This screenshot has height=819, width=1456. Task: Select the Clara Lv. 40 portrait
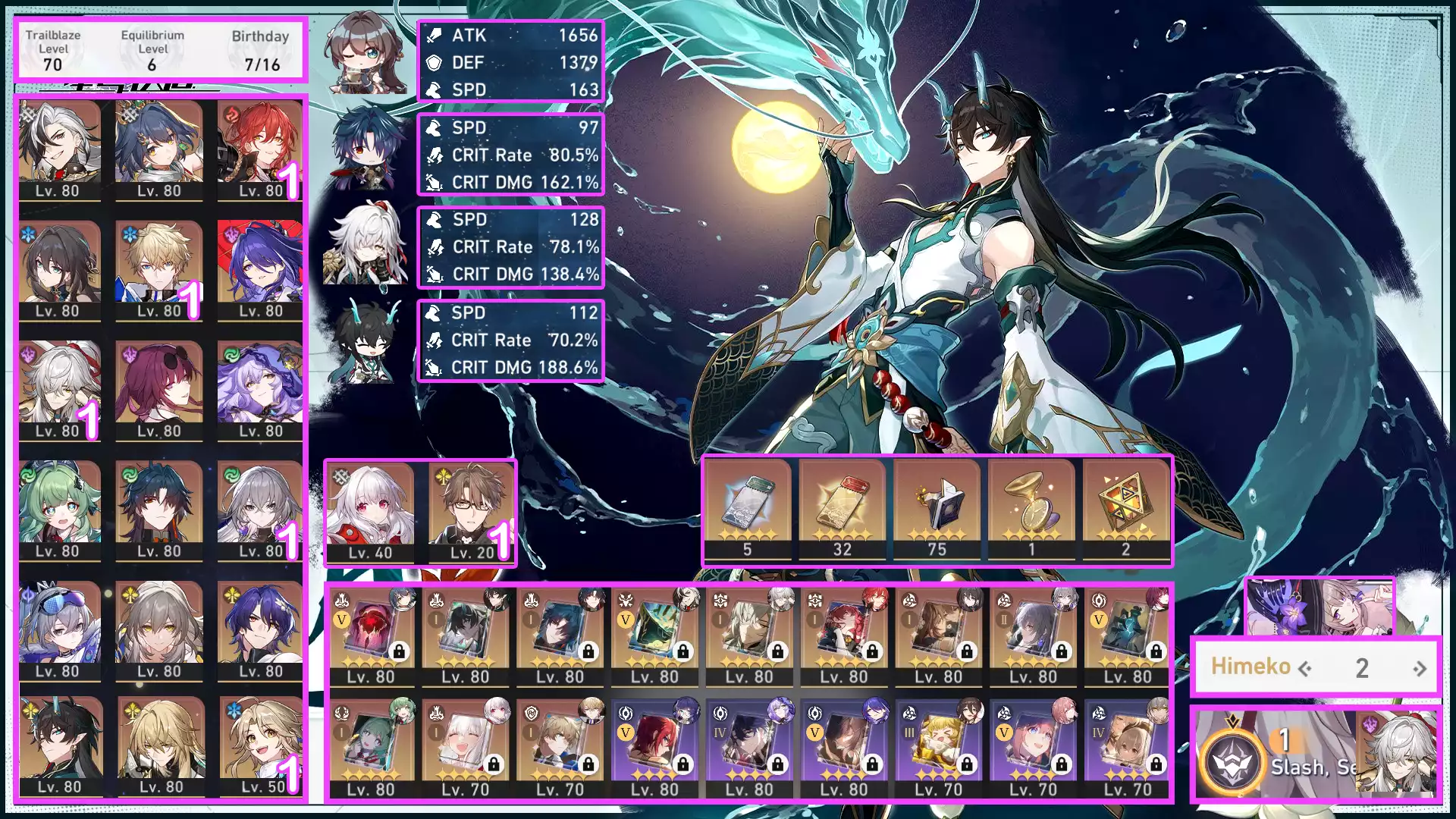(x=370, y=511)
